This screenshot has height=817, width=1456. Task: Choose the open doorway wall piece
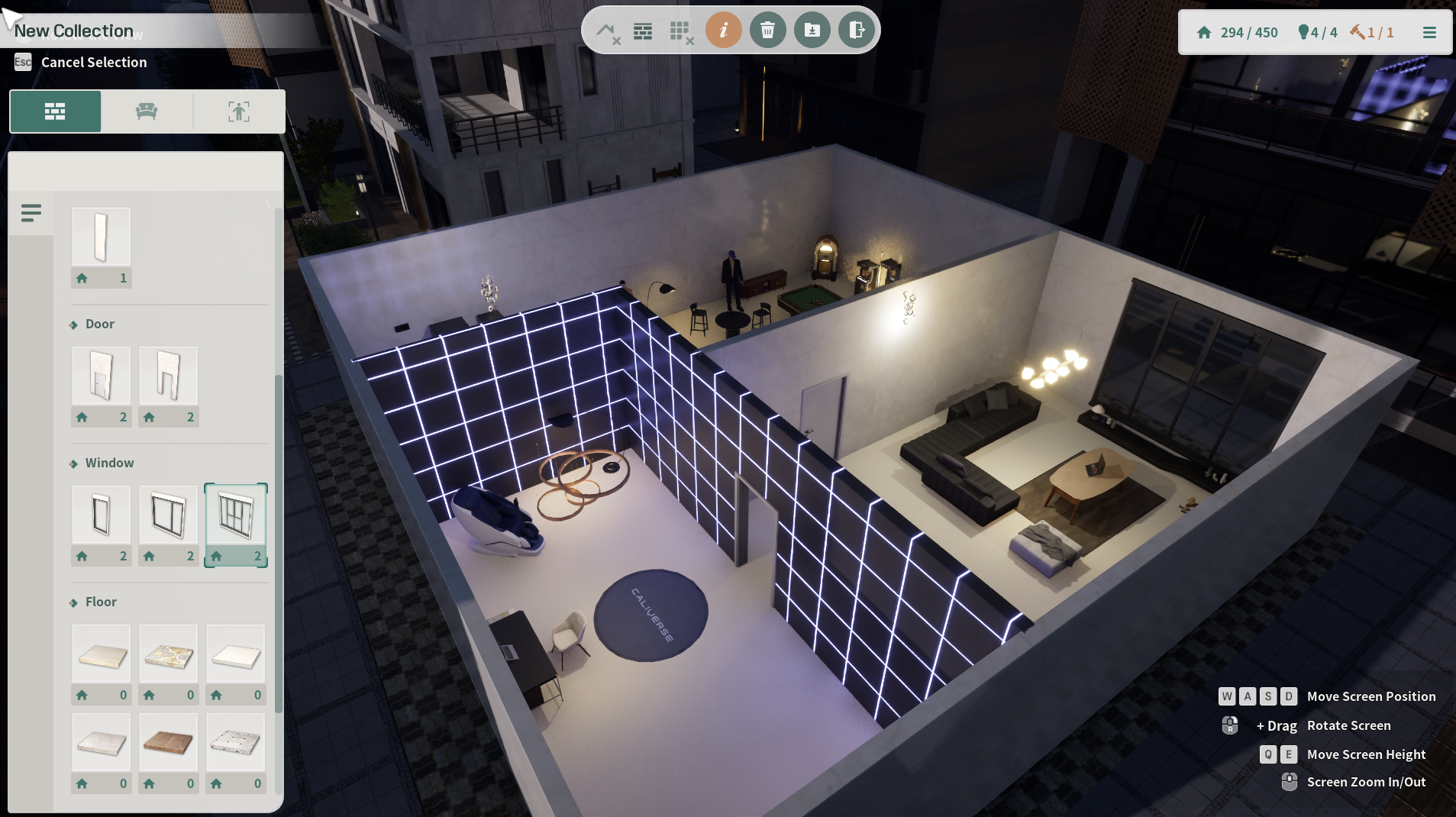point(169,376)
